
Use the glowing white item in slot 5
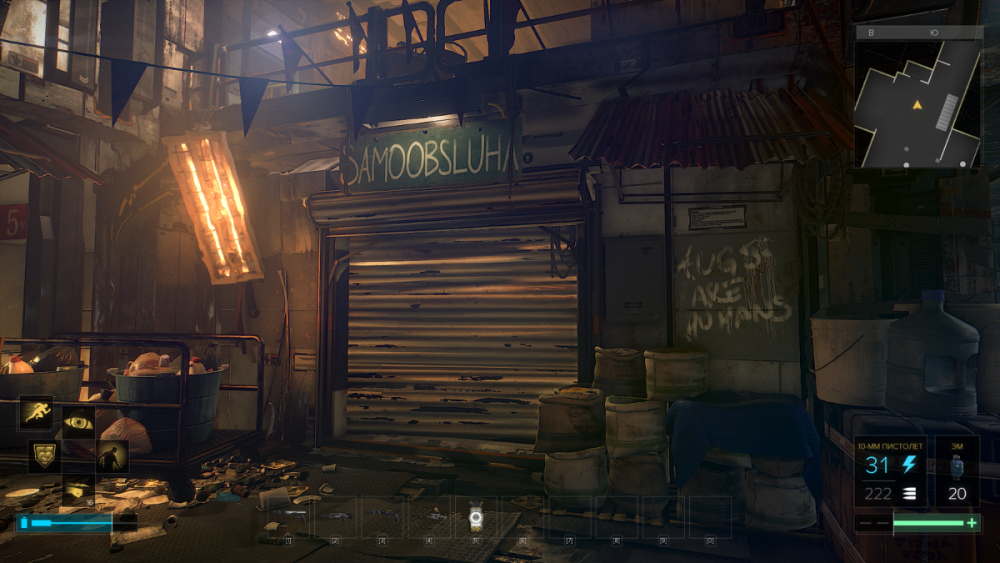coord(476,517)
